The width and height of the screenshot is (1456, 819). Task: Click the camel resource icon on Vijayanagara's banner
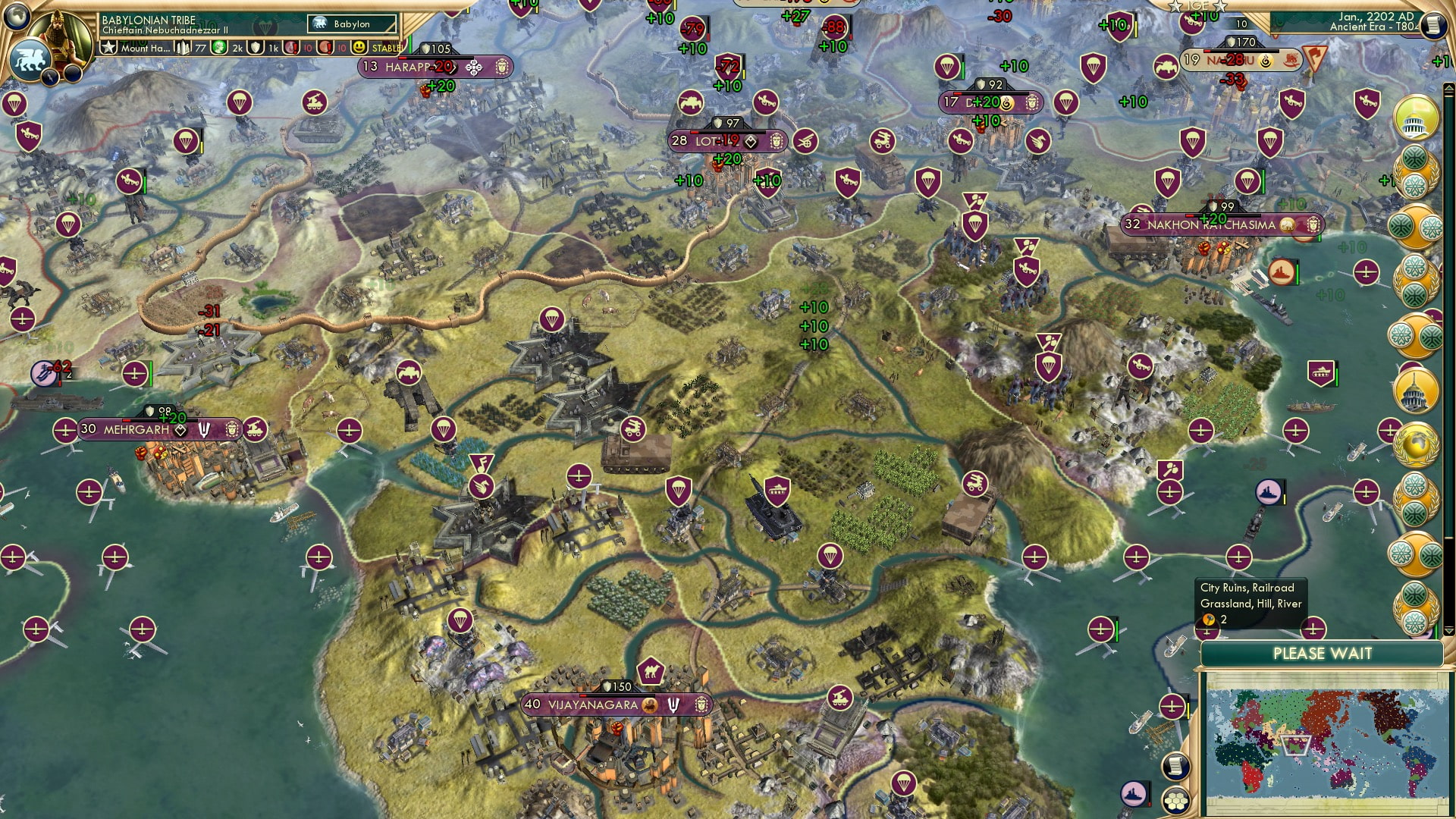coord(648,705)
